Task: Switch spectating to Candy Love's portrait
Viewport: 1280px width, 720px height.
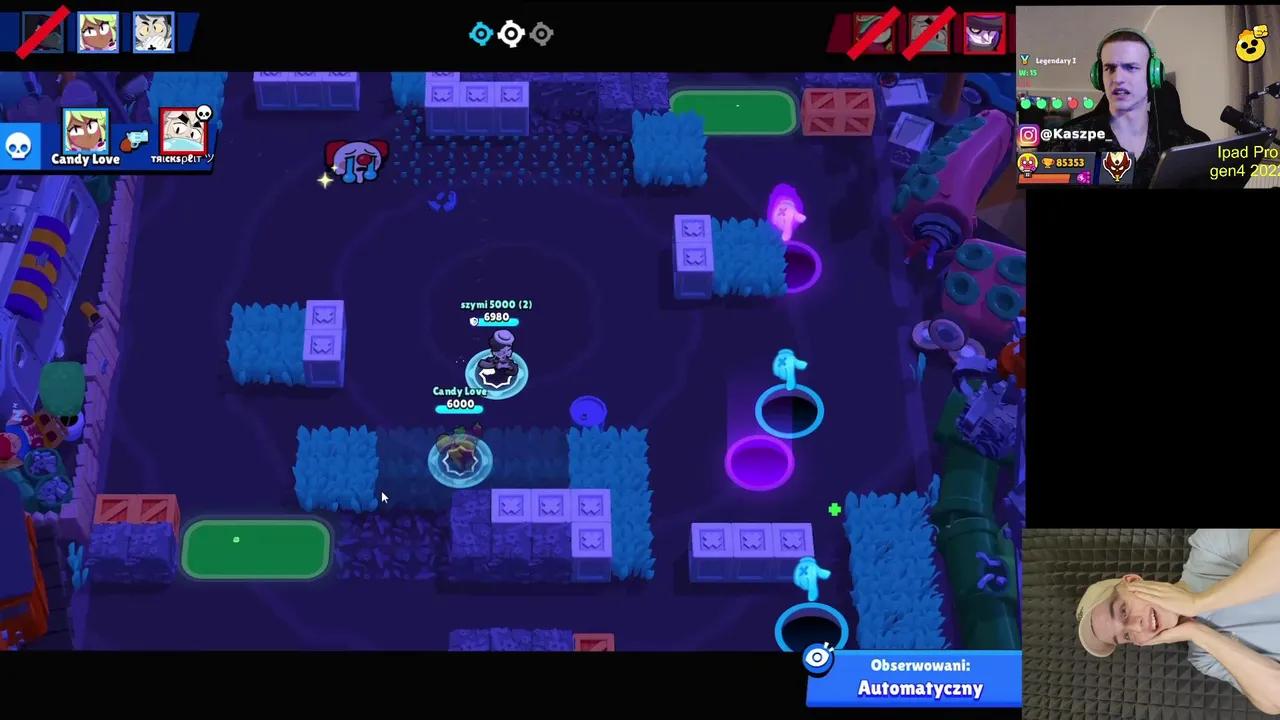Action: click(85, 130)
